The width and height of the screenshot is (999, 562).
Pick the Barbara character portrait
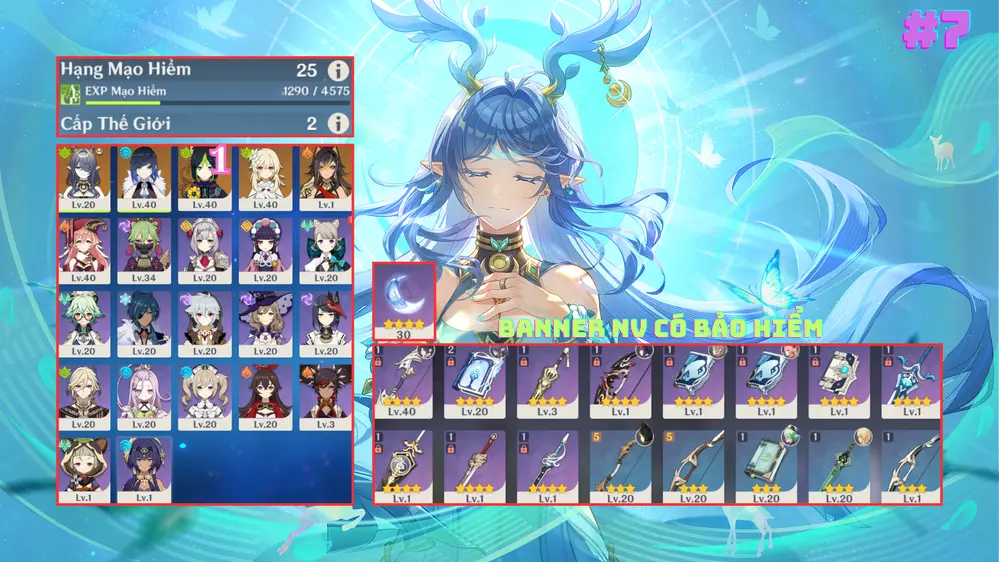205,396
